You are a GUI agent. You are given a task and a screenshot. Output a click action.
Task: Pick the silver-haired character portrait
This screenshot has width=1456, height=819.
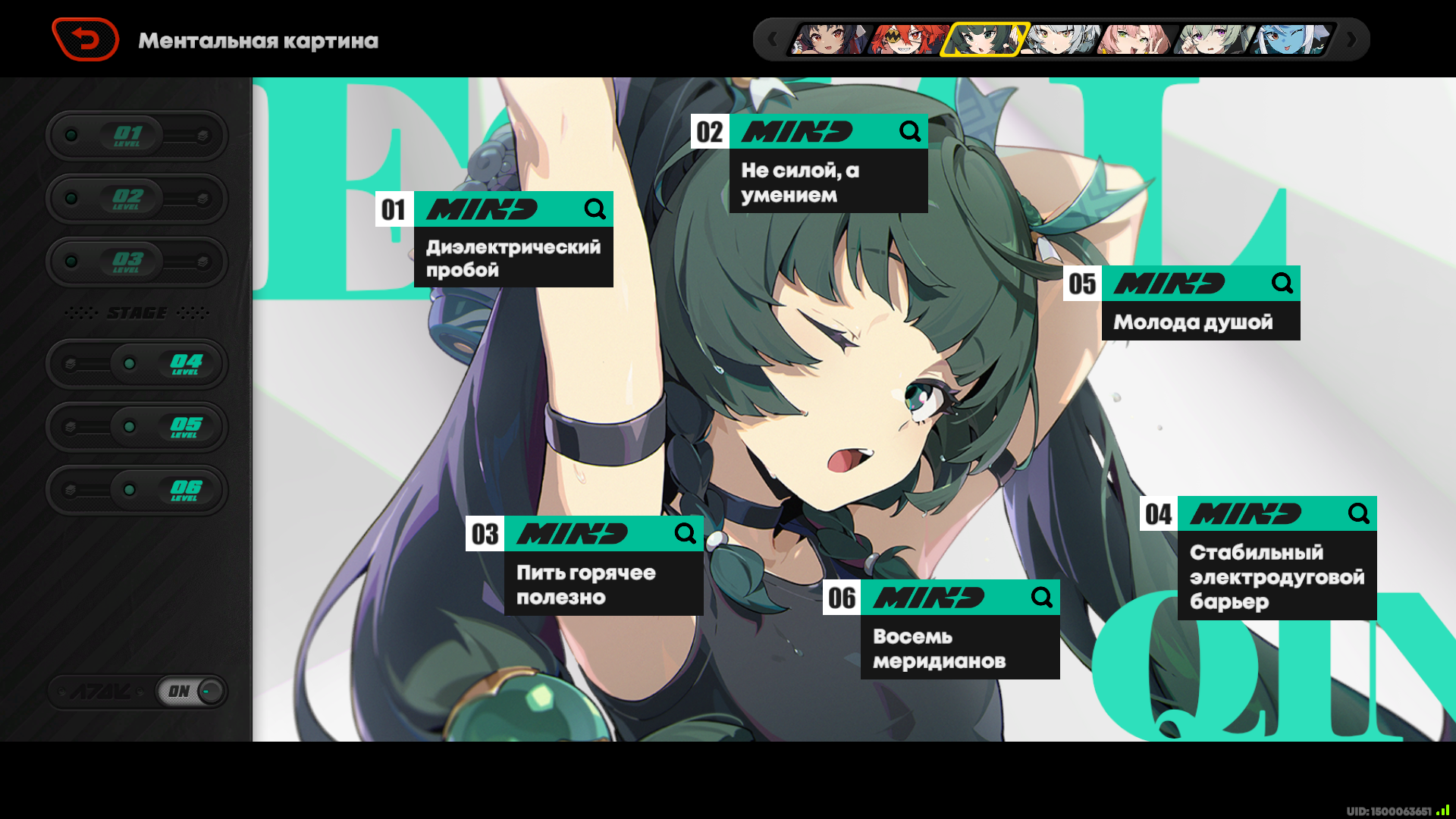coord(1059,39)
